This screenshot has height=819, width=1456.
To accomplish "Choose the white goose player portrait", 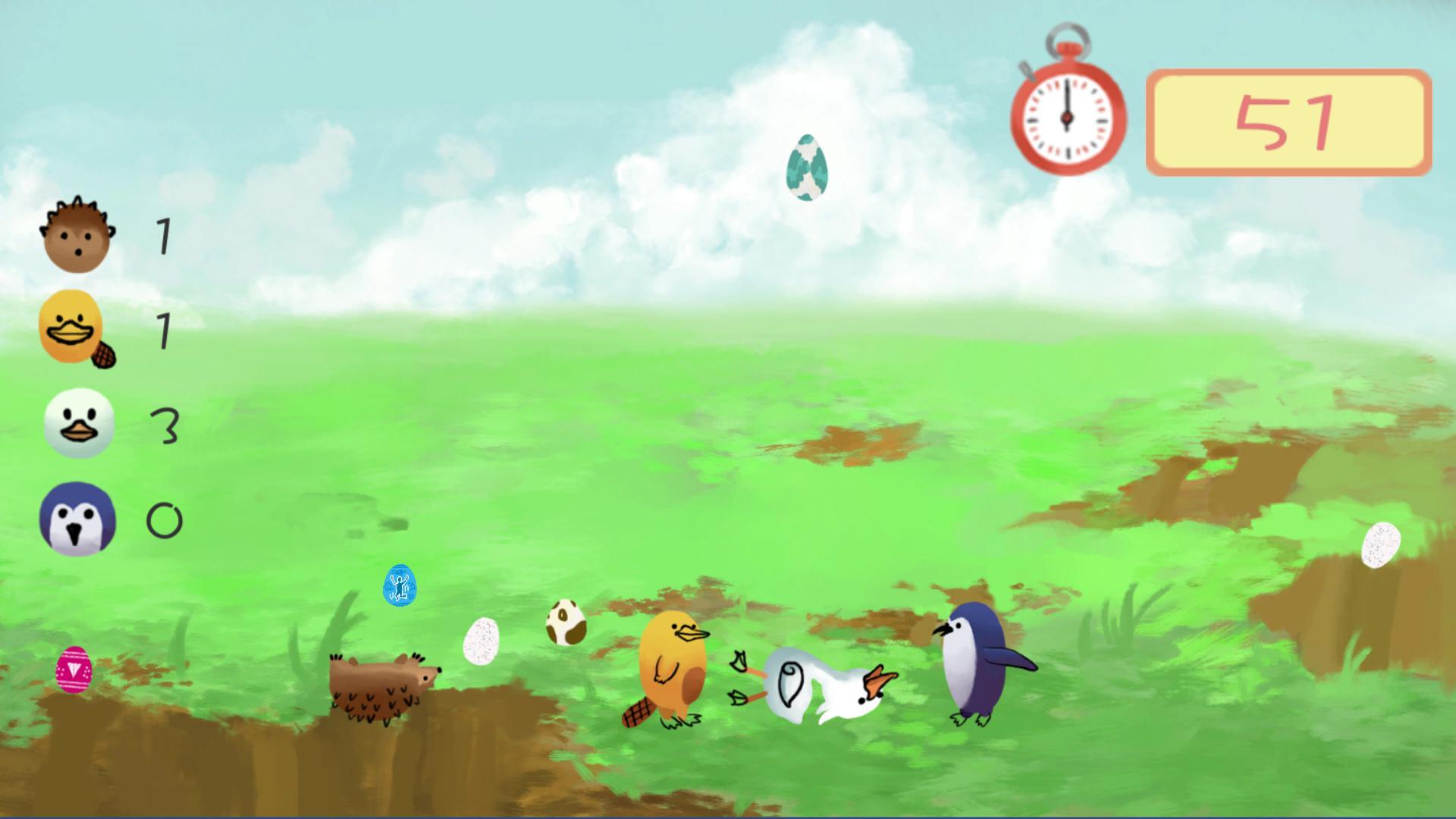I will coord(79,423).
